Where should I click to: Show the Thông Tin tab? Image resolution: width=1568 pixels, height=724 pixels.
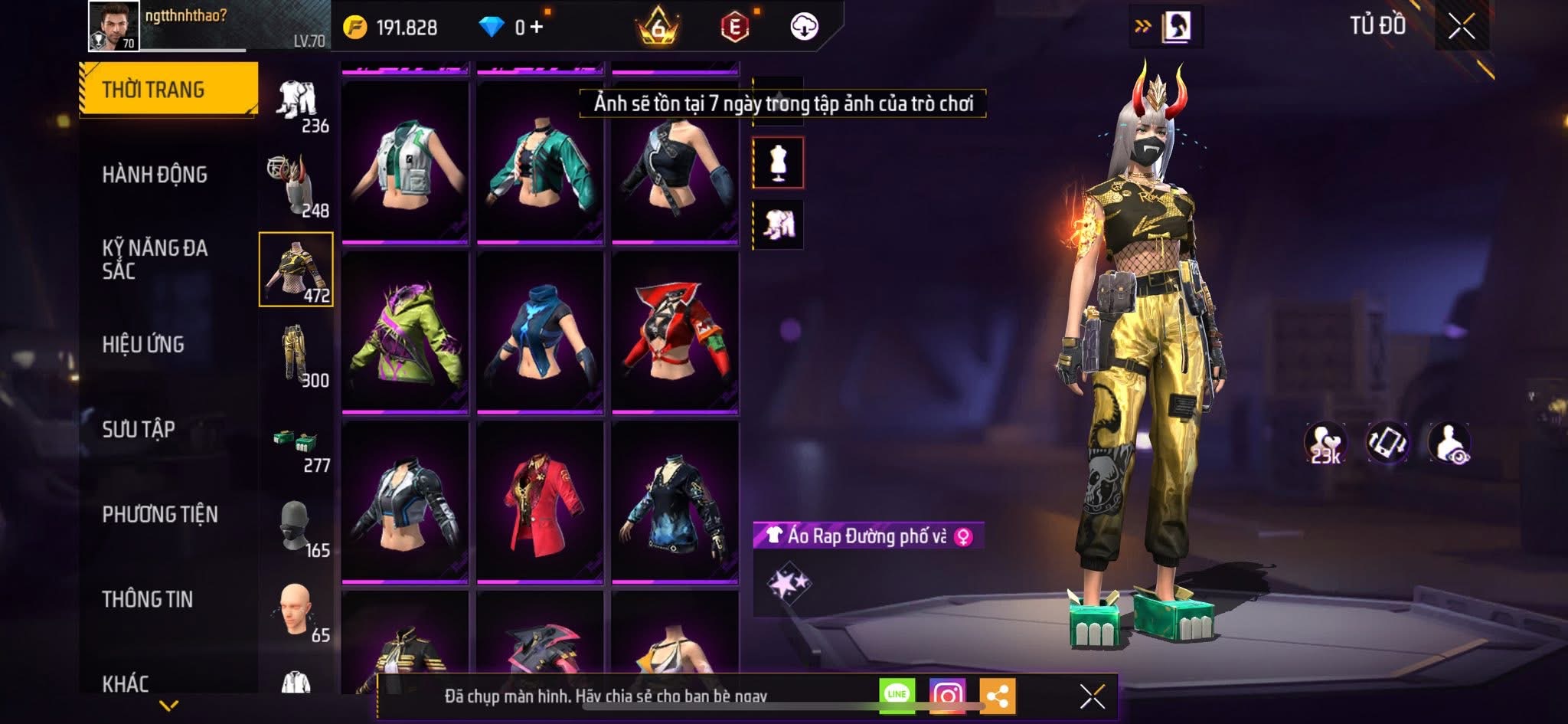[x=148, y=599]
